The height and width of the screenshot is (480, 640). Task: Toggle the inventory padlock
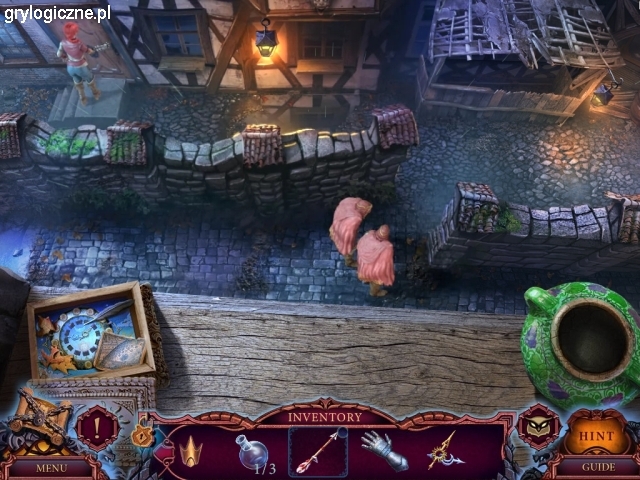pyautogui.click(x=142, y=437)
